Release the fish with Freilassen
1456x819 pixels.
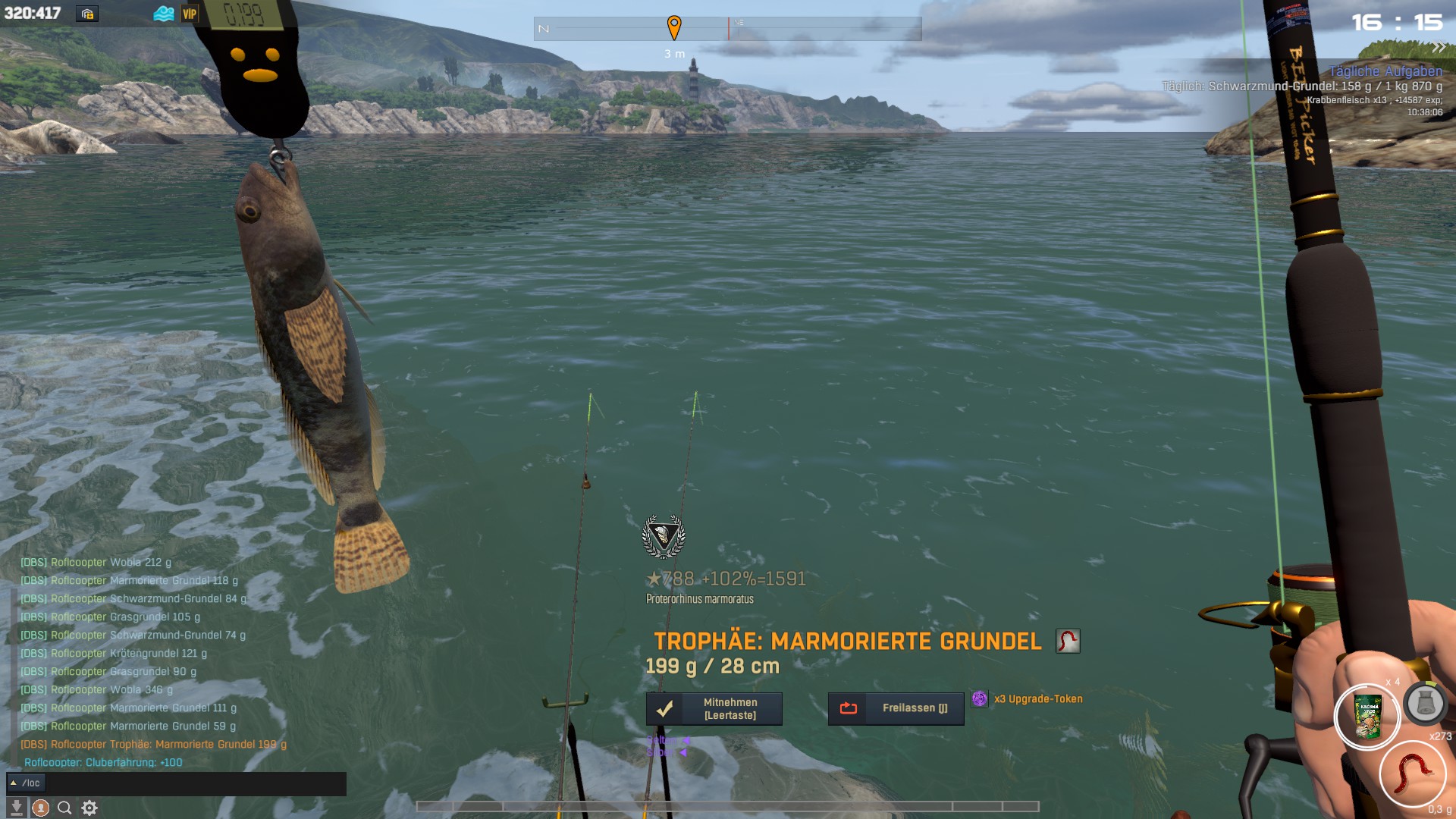(x=896, y=708)
